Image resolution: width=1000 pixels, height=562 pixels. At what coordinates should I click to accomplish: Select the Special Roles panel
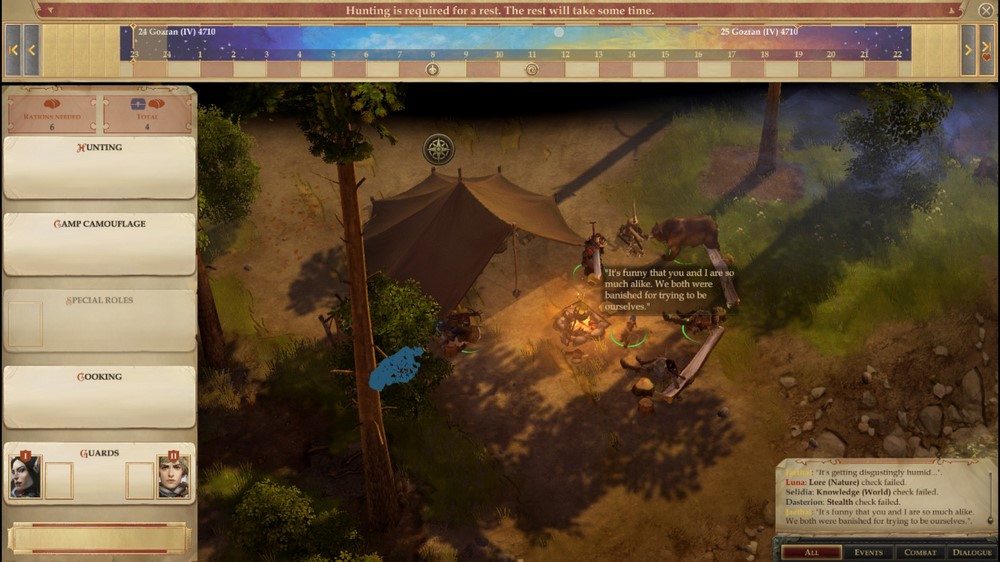click(x=100, y=320)
